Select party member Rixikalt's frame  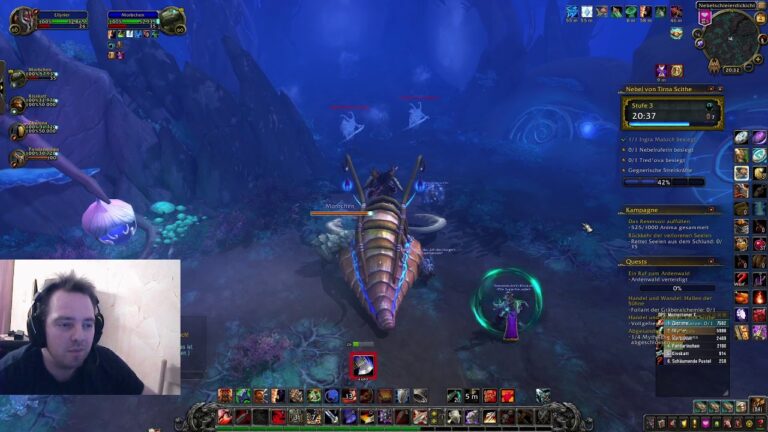coord(17,102)
